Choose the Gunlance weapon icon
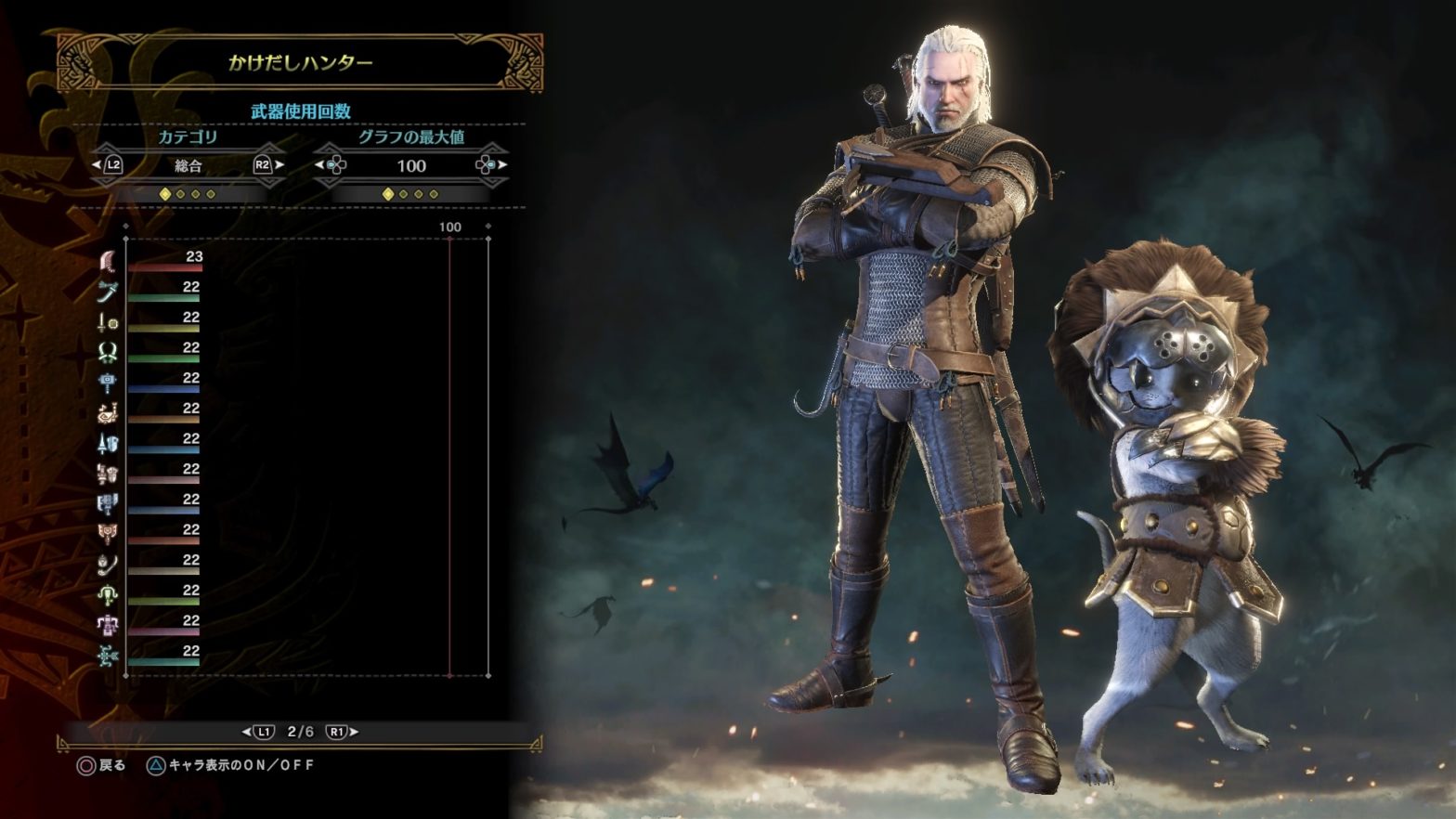The image size is (1456, 819). pyautogui.click(x=108, y=474)
